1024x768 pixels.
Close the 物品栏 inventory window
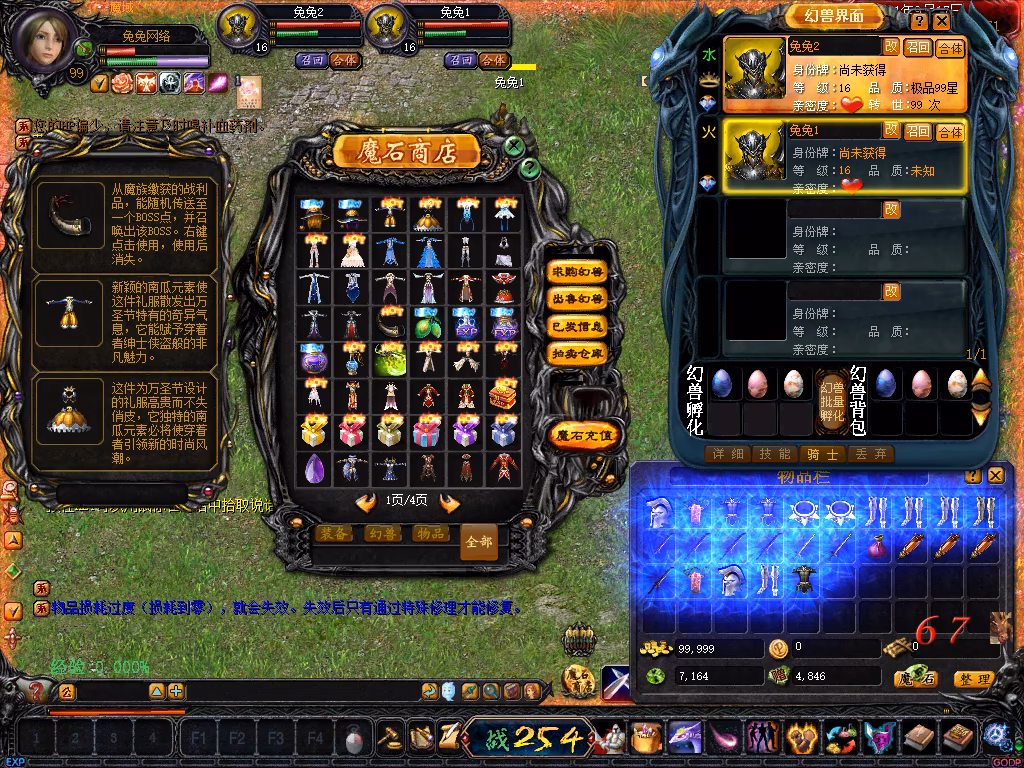[x=995, y=476]
